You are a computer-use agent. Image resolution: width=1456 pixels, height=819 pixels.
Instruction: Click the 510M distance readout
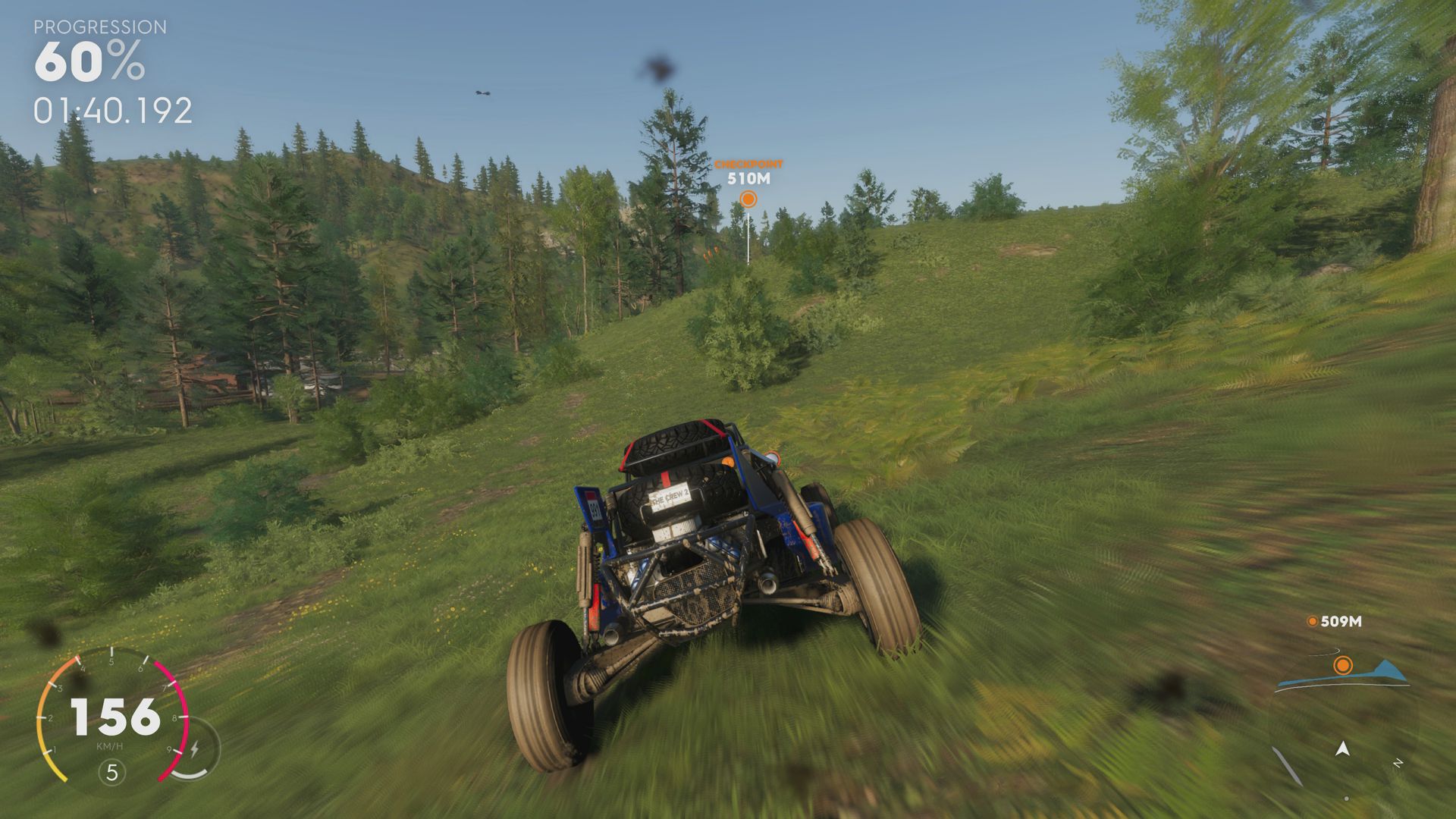point(748,180)
